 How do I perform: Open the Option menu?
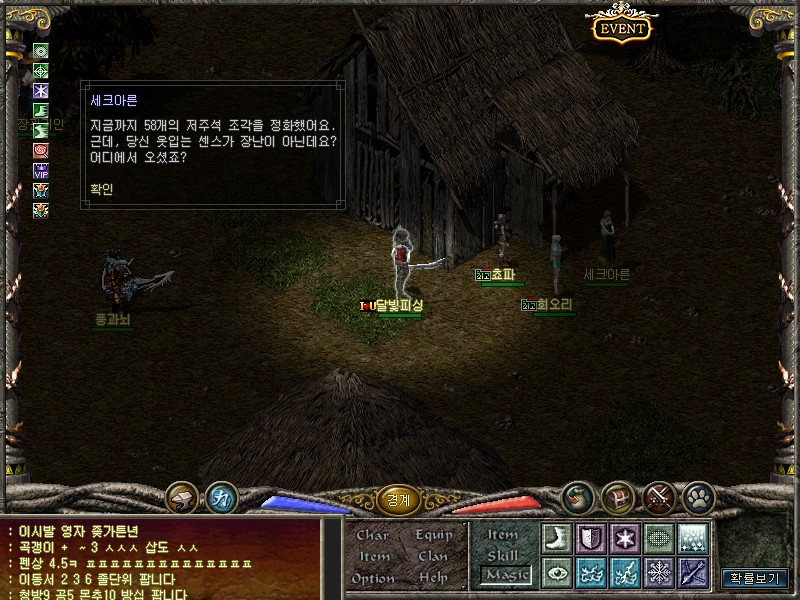[x=373, y=578]
